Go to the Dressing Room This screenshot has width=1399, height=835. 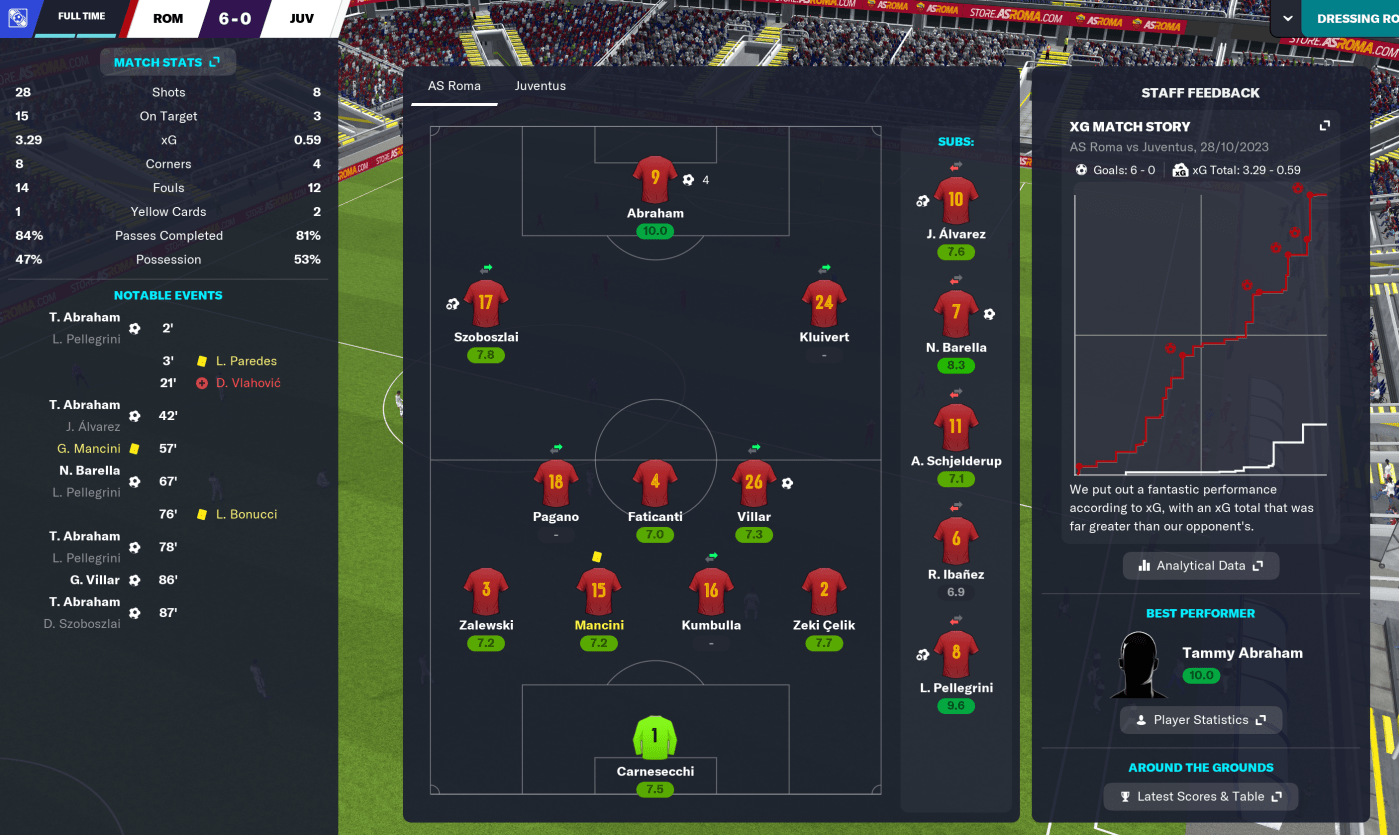1356,19
